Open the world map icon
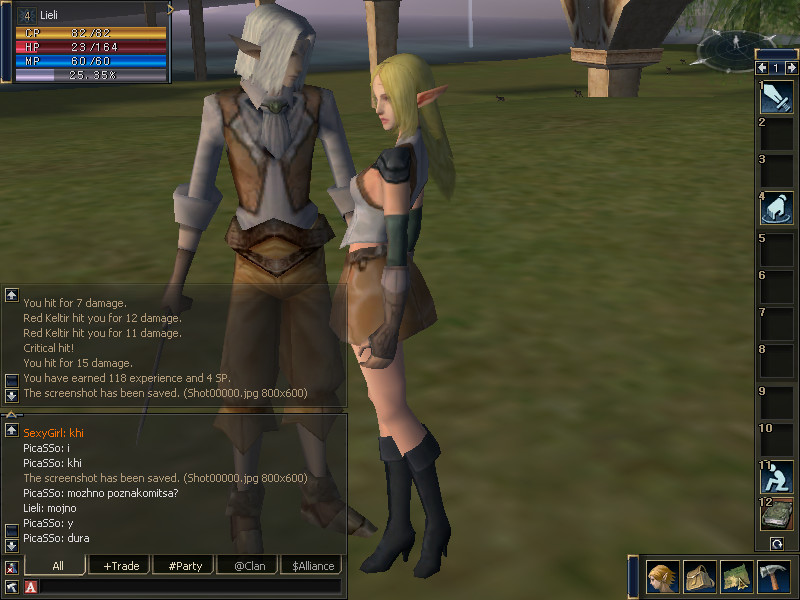 coord(736,577)
